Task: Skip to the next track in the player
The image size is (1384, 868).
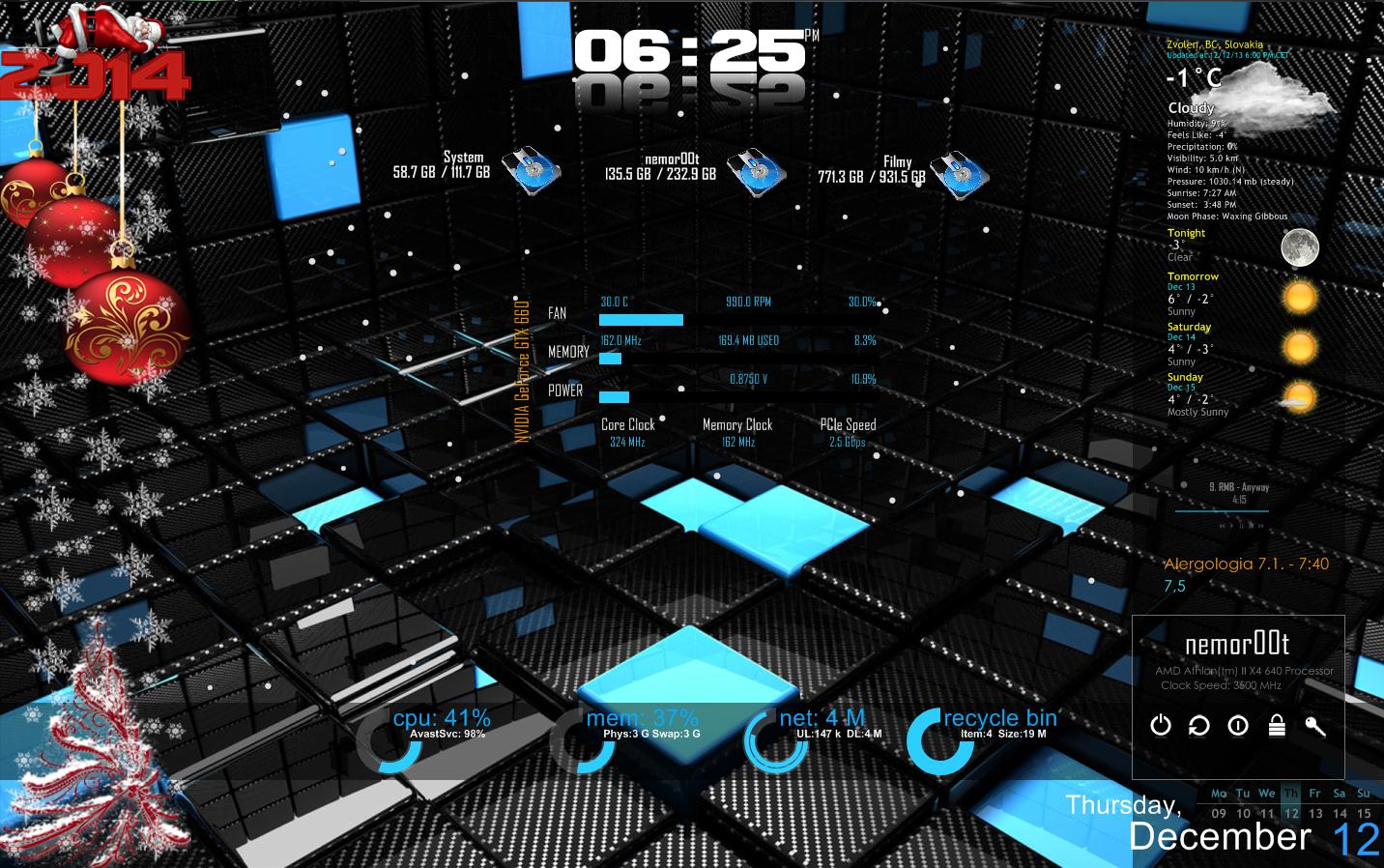Action: 1260,526
